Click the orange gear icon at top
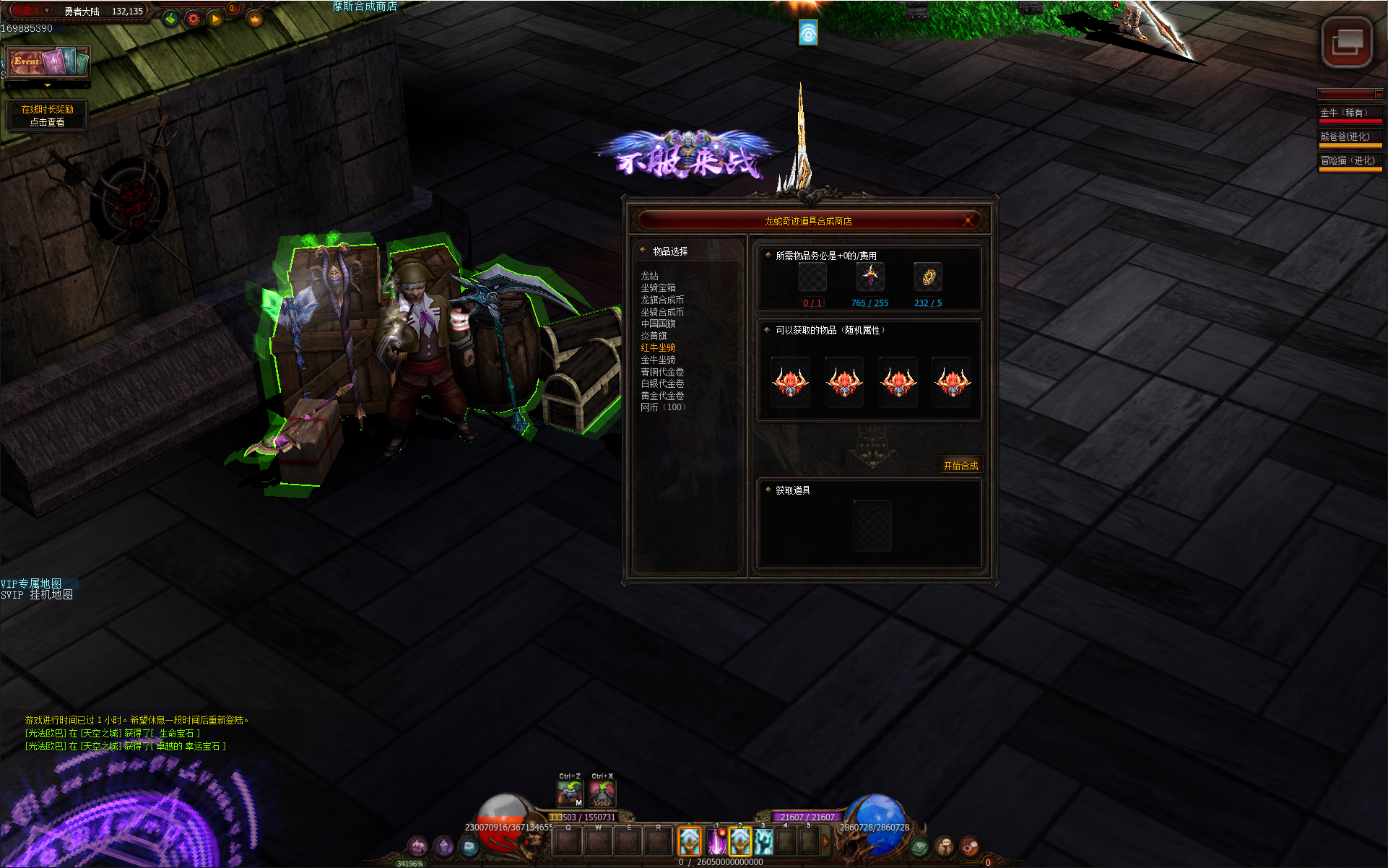The width and height of the screenshot is (1388, 868). tap(193, 19)
